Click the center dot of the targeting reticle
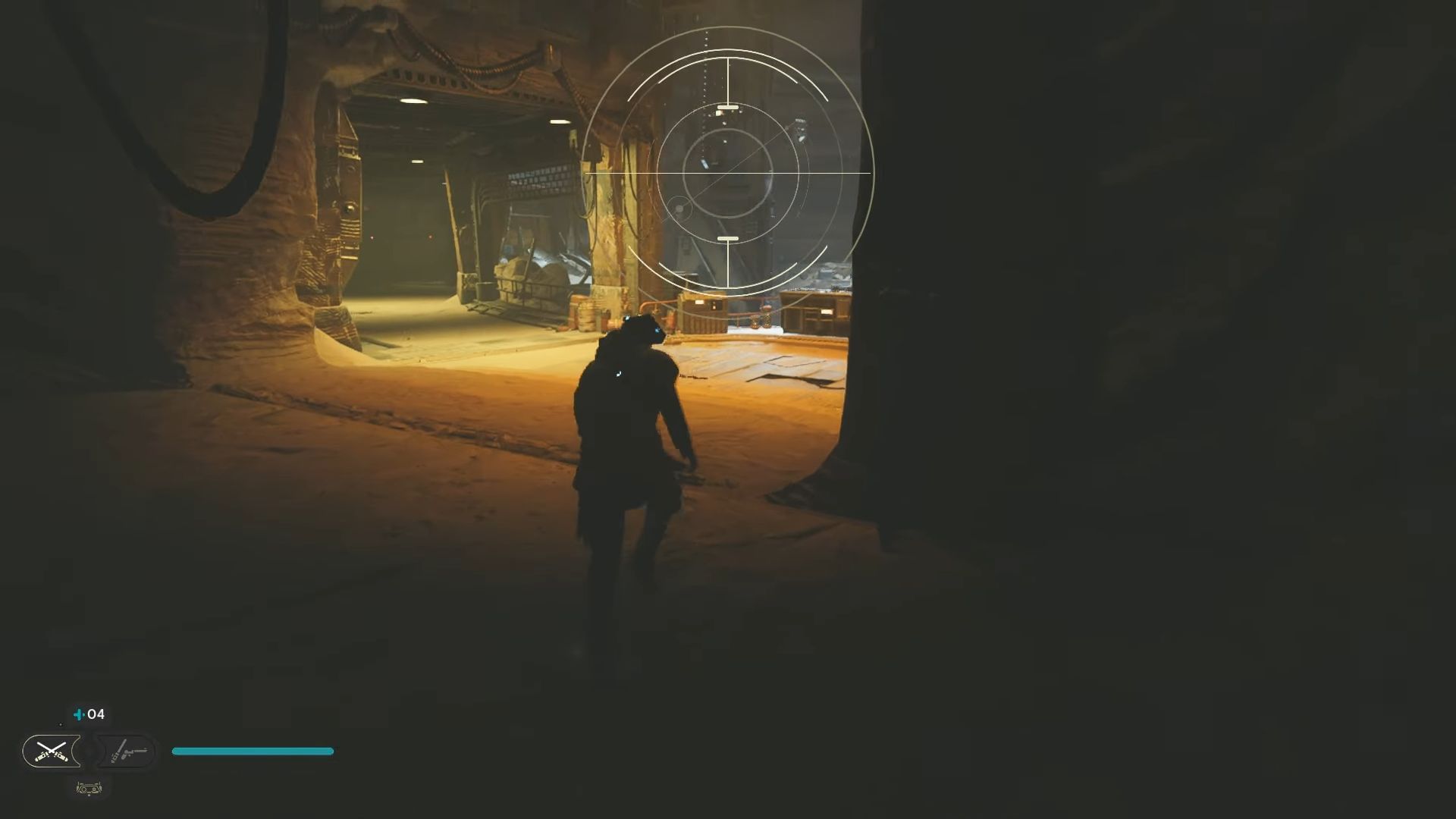 [728, 173]
